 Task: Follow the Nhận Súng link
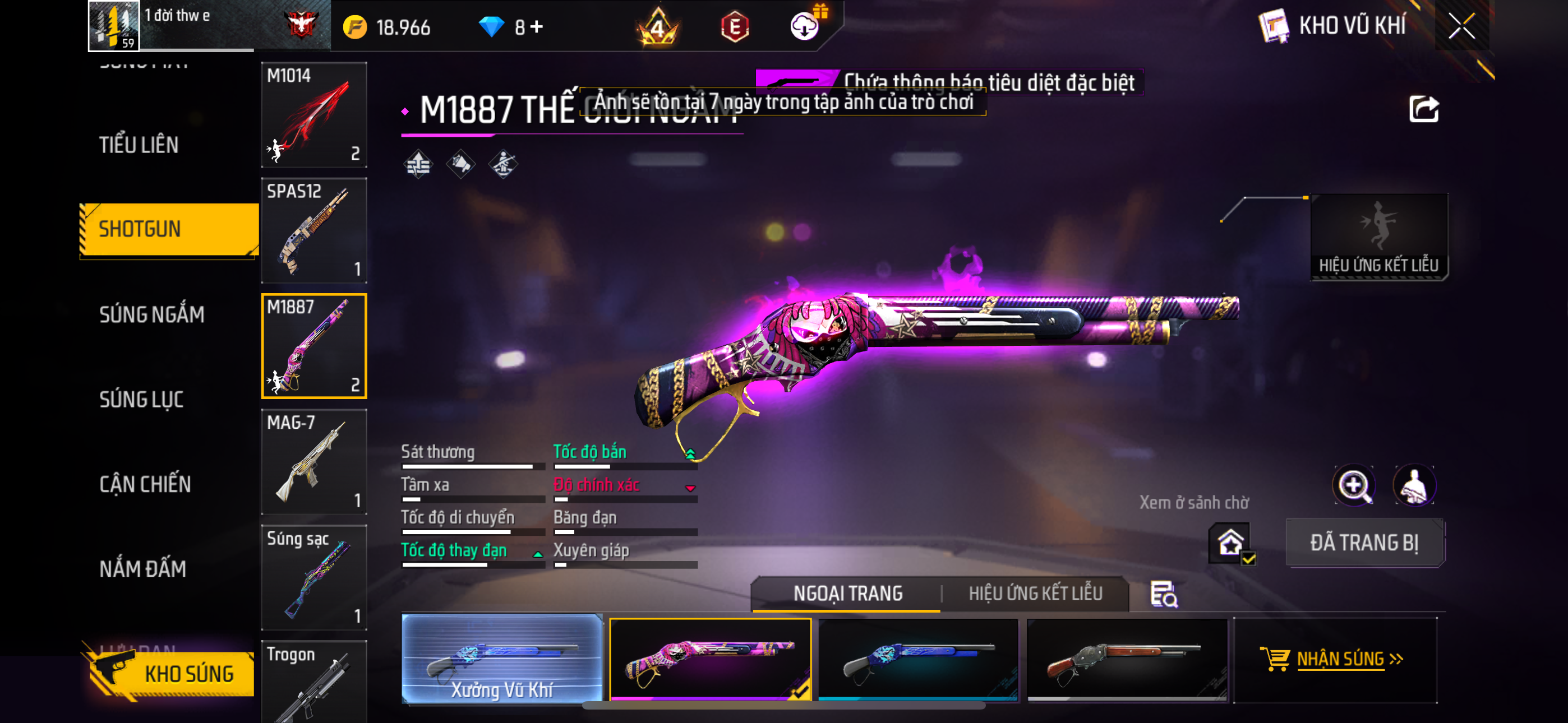(x=1339, y=659)
